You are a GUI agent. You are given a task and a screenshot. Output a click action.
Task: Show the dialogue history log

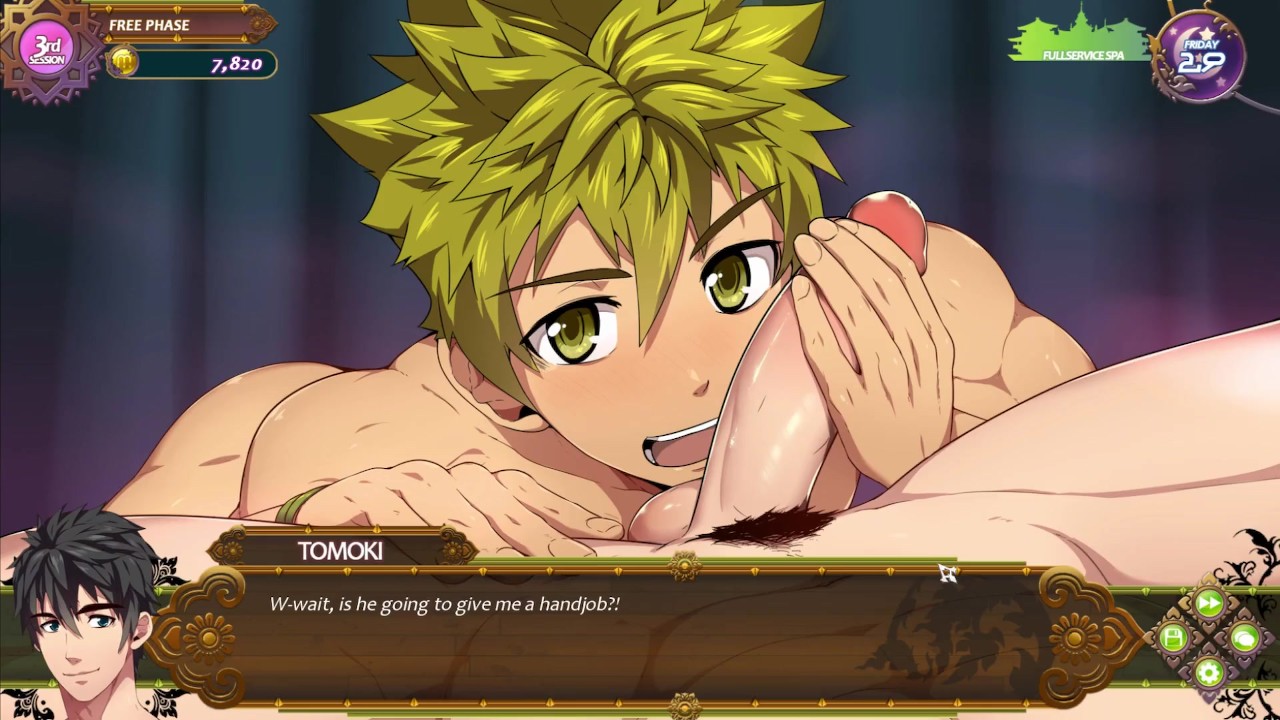click(1244, 638)
